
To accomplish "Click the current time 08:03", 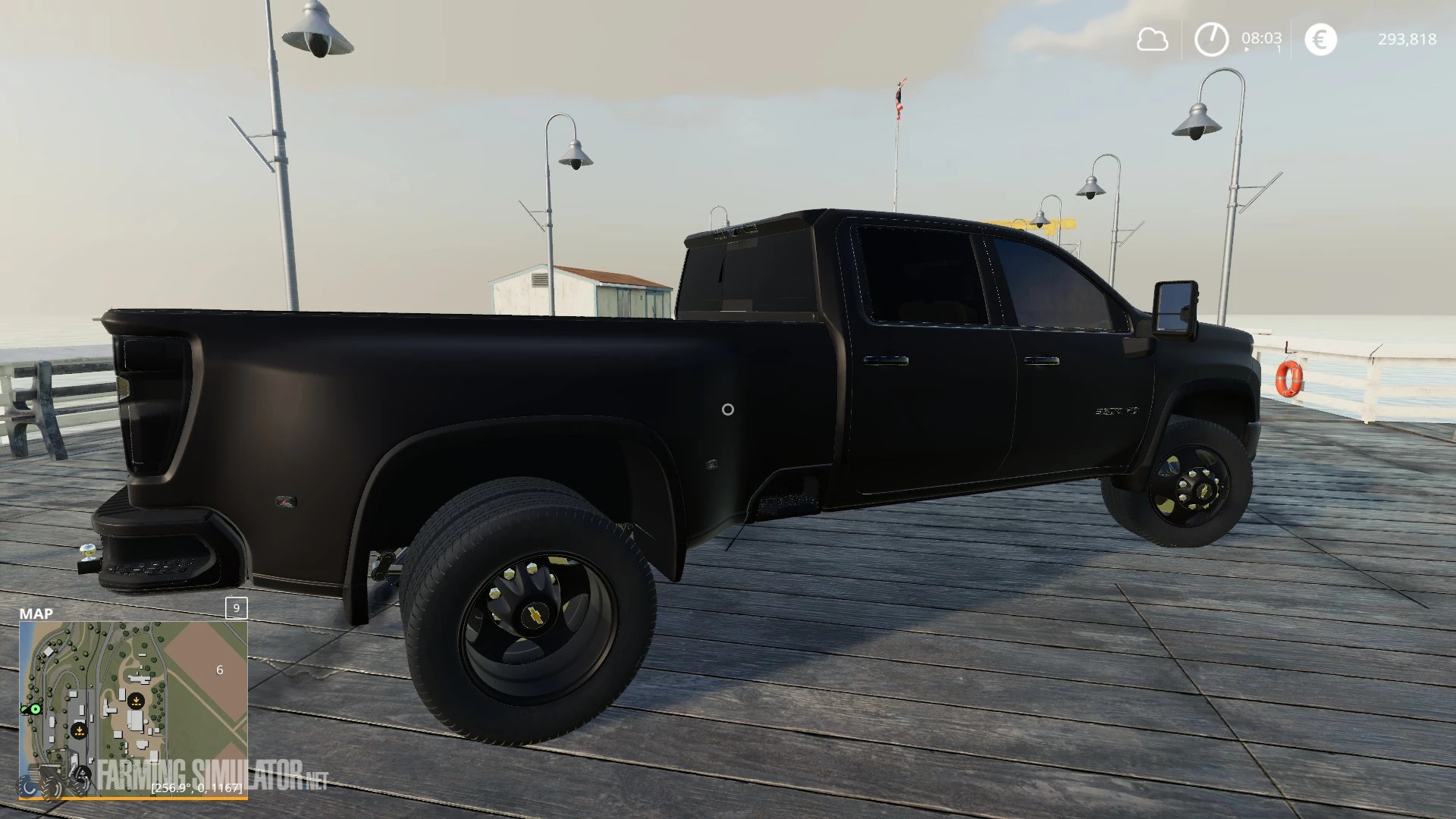I will [1261, 38].
